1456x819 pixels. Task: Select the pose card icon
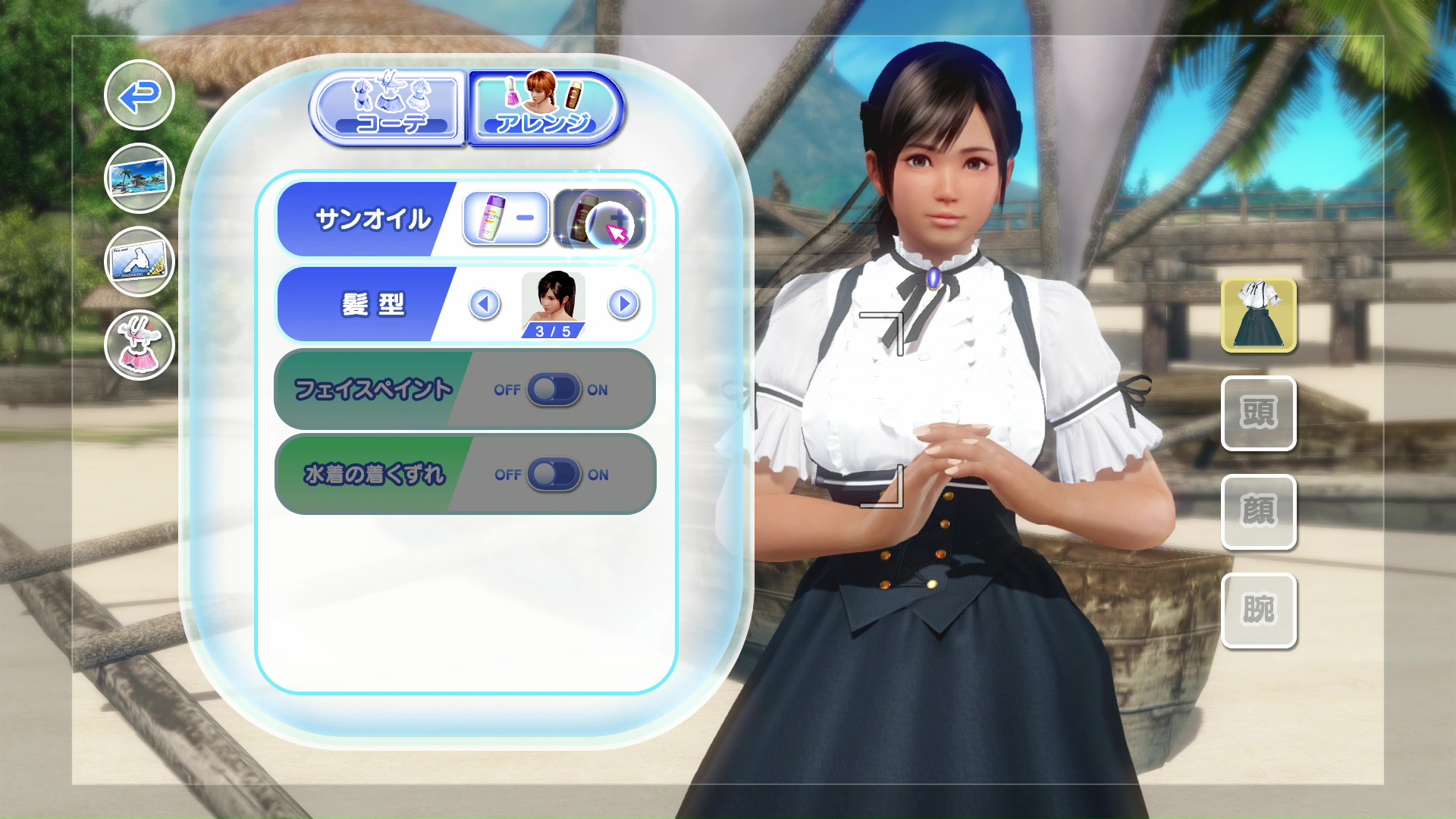[x=139, y=262]
